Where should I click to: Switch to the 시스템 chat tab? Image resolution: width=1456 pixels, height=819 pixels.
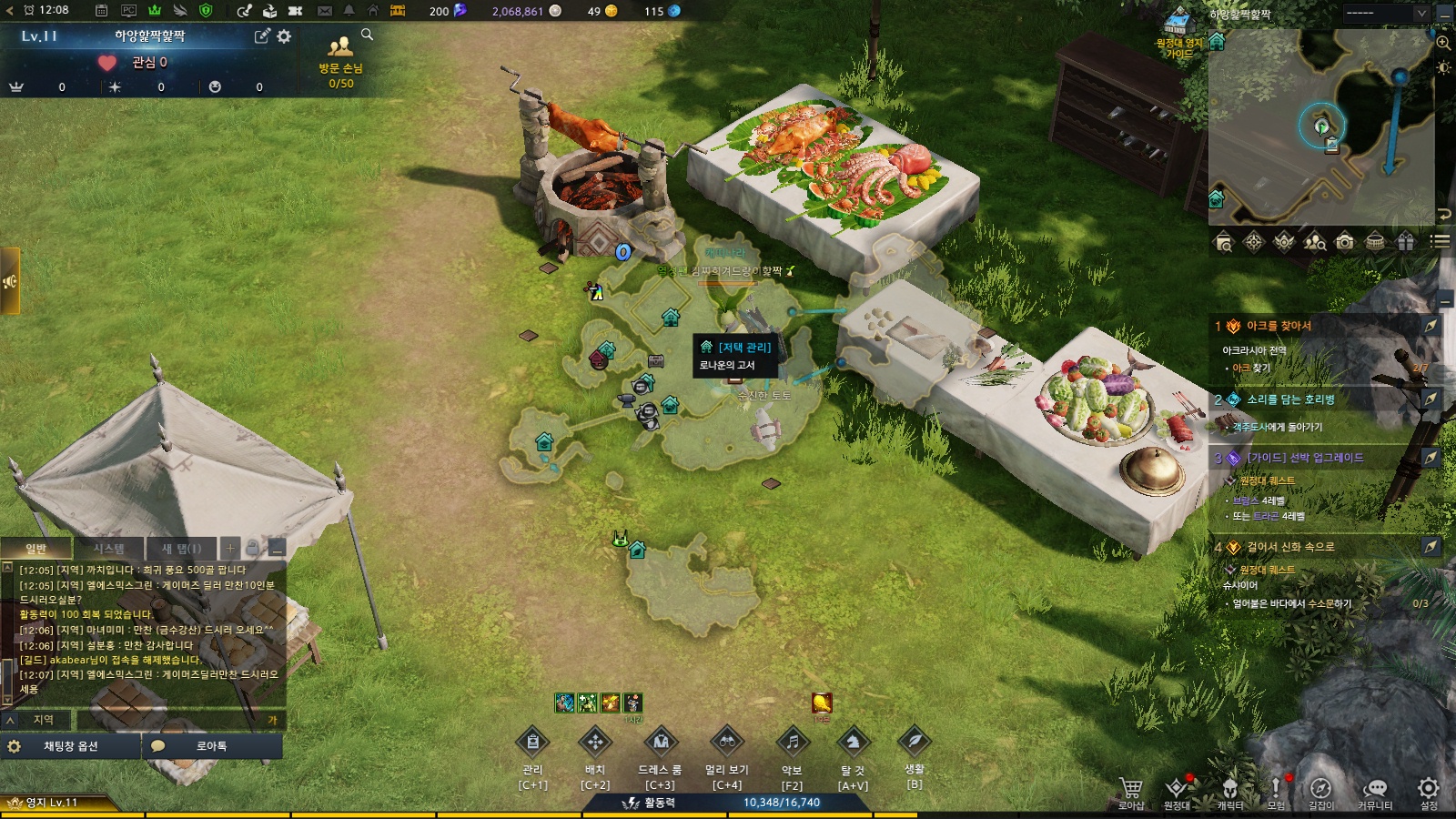[x=108, y=549]
